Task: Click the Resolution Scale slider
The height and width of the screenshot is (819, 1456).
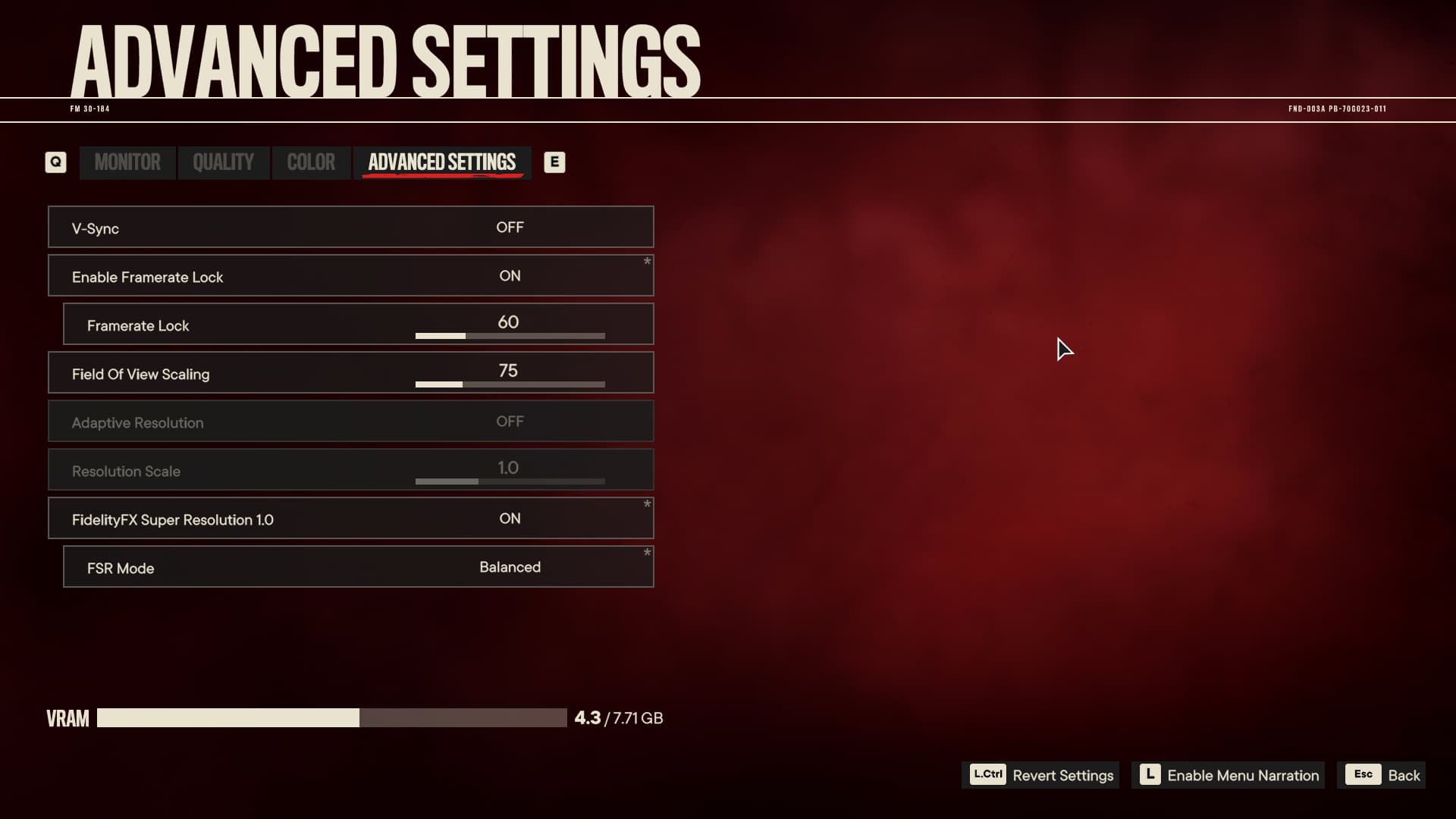Action: click(510, 481)
